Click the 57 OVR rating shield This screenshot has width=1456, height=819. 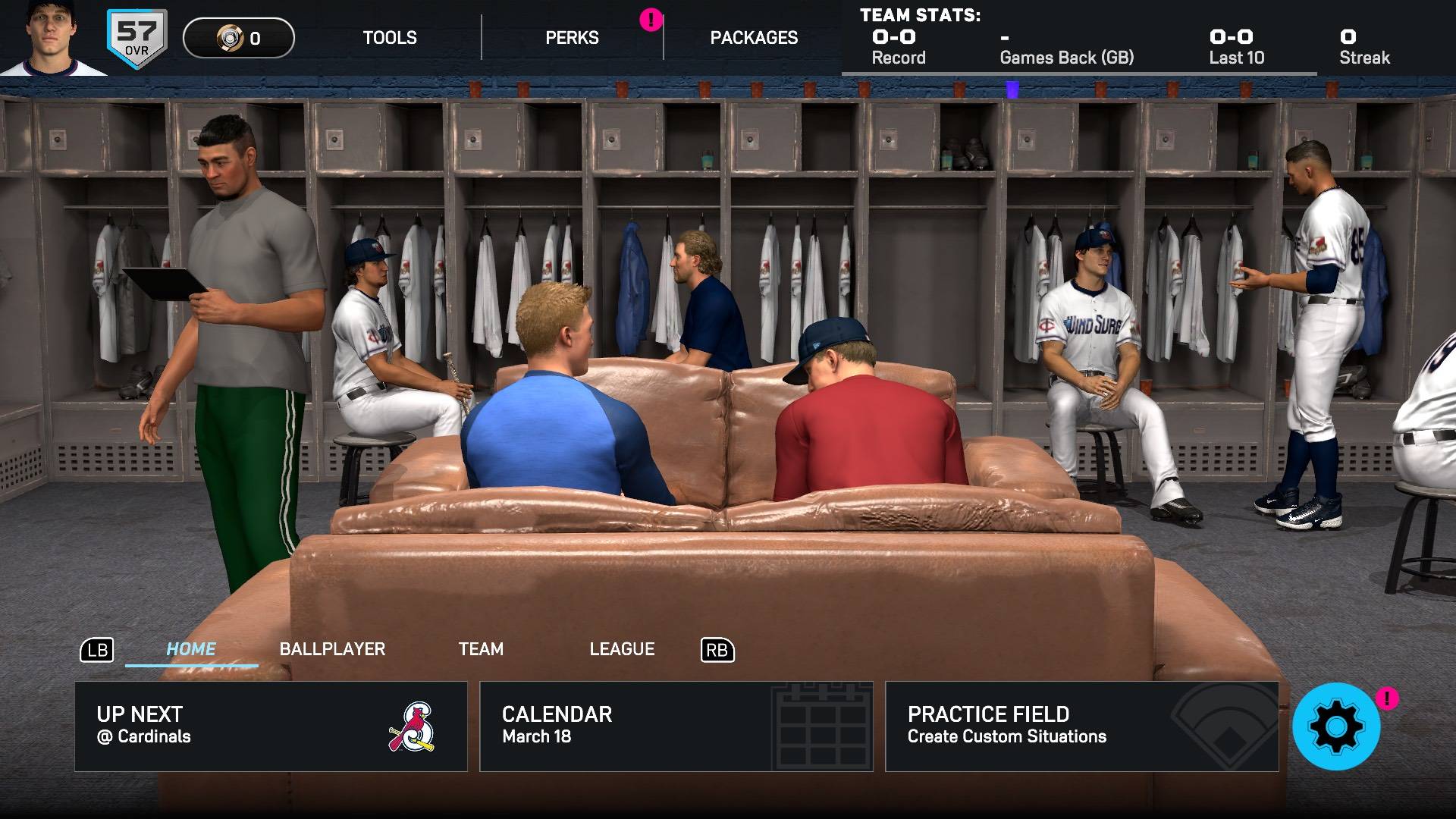[x=135, y=36]
